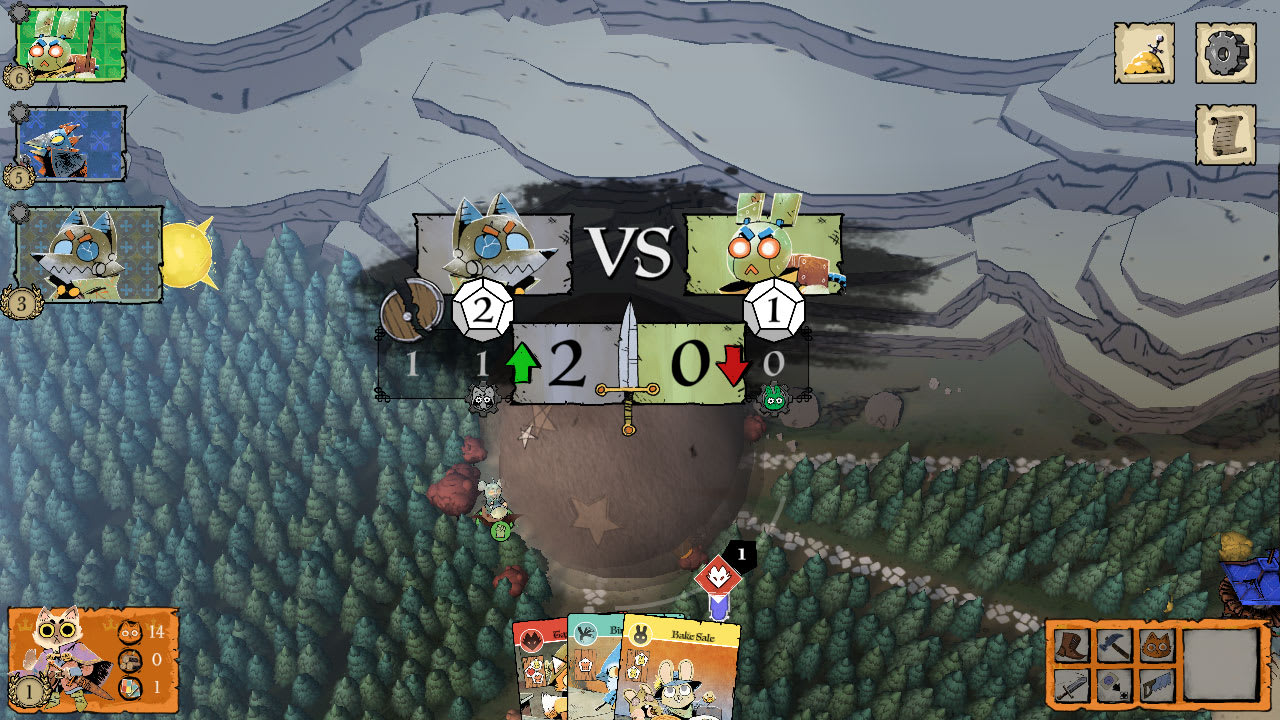
Task: Select the sword in the crafted items panel
Action: pos(1072,685)
